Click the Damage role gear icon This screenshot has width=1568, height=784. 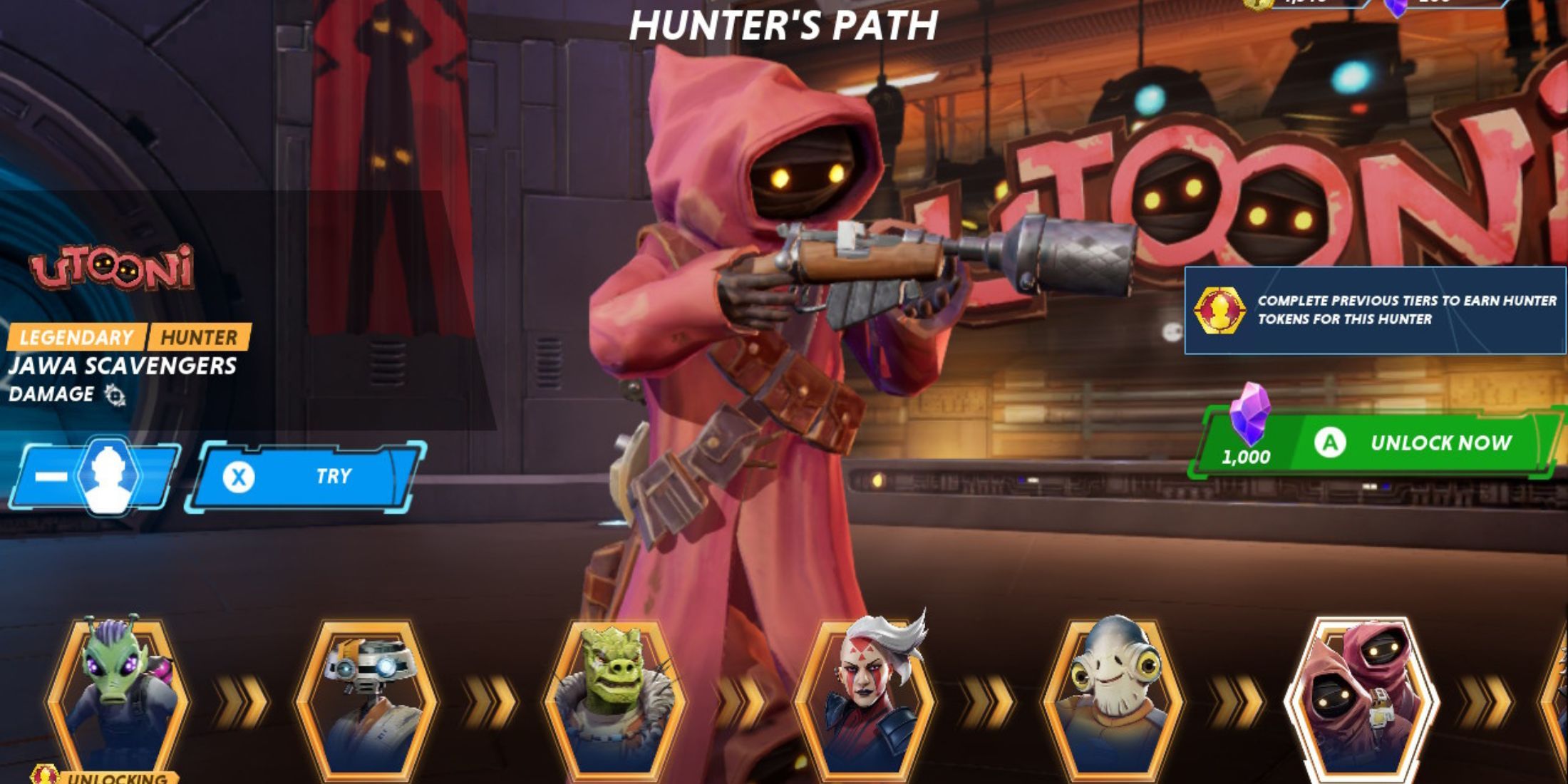[x=116, y=394]
